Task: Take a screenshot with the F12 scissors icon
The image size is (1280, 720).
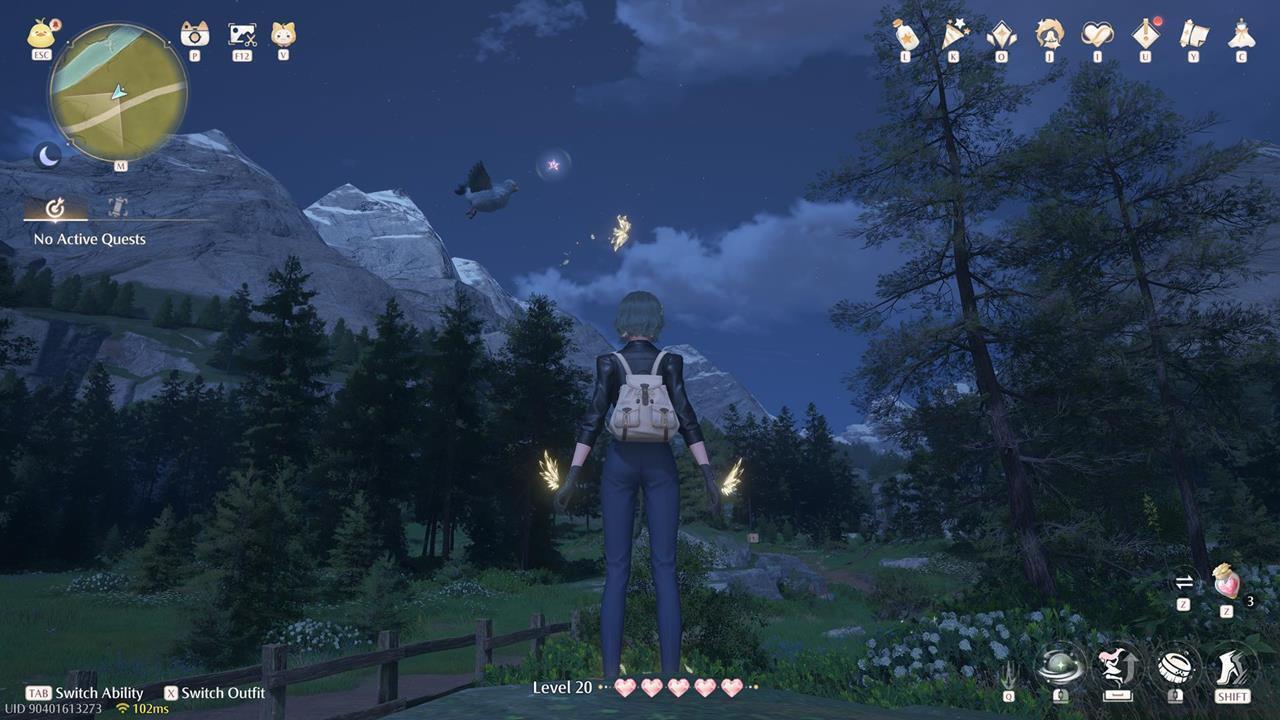Action: click(240, 35)
